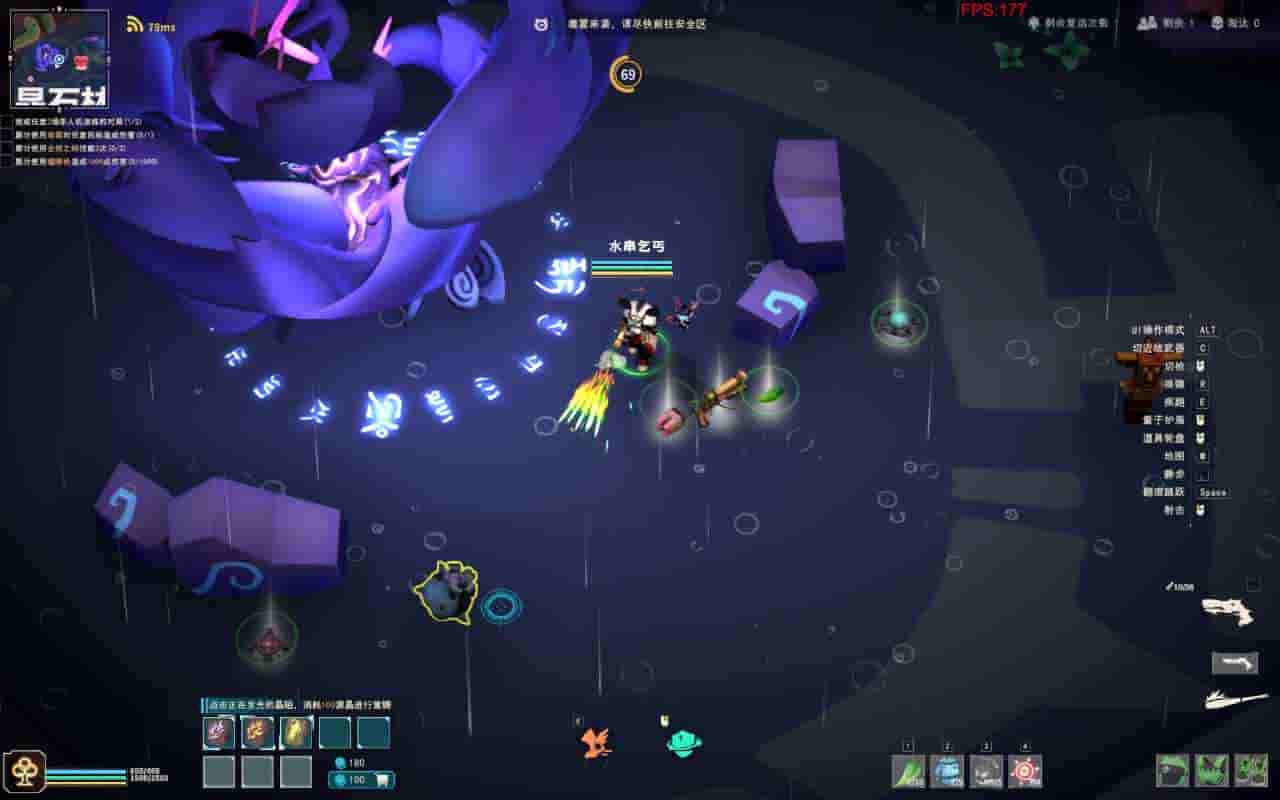Open the shop via the shopping cart icon
This screenshot has width=1280, height=800.
pyautogui.click(x=384, y=779)
